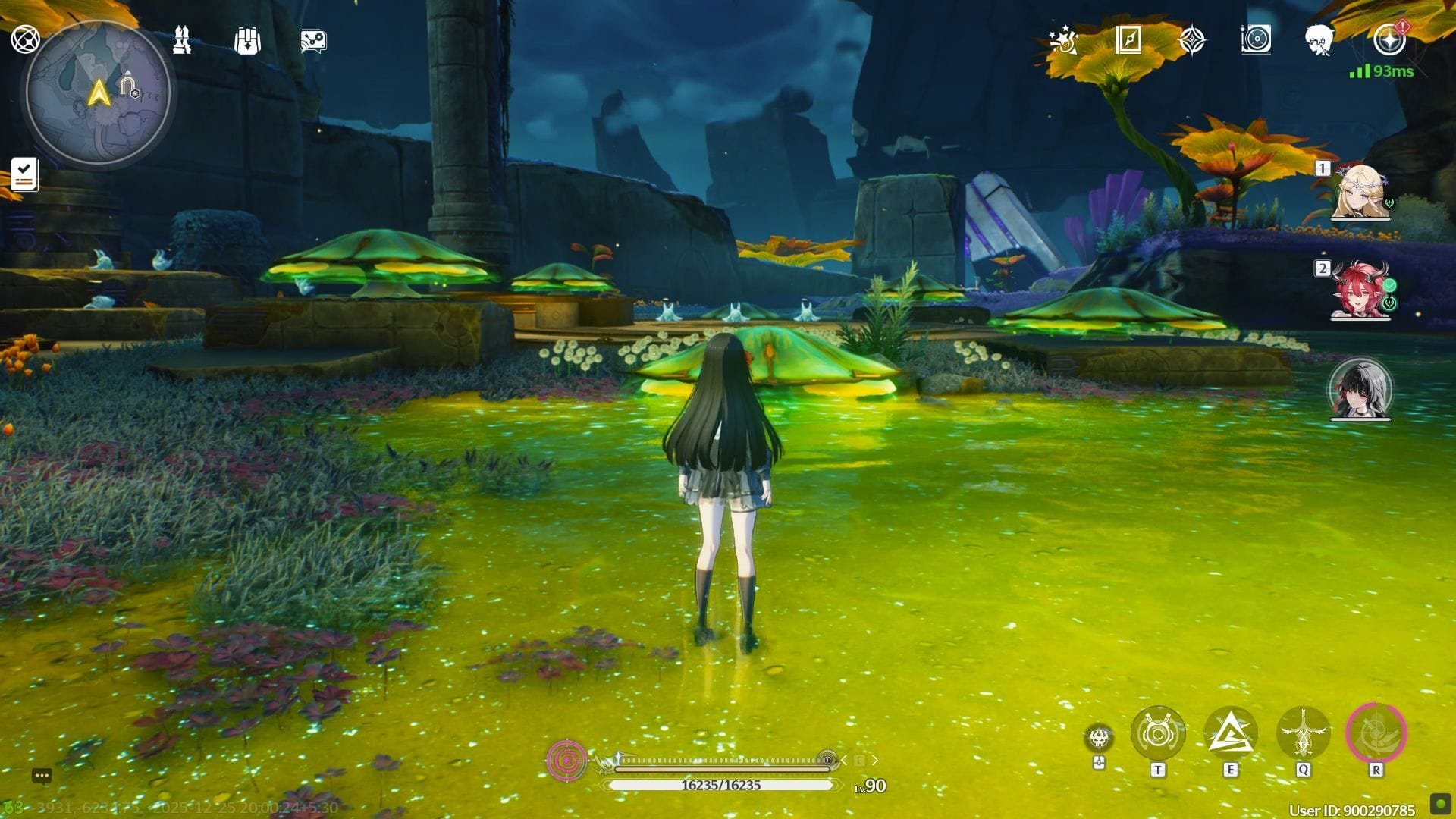This screenshot has width=1456, height=819.
Task: Trigger the Echo creature skill
Action: [x=1303, y=733]
